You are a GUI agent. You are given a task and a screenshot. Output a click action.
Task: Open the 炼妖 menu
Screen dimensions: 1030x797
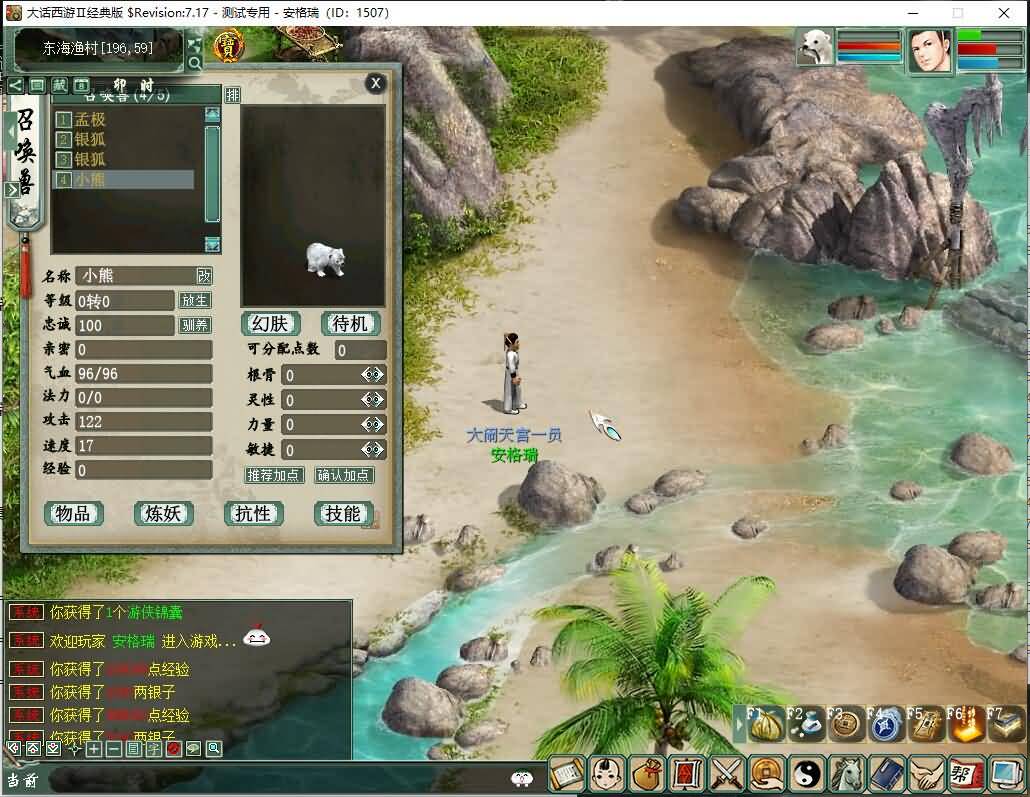pos(163,514)
